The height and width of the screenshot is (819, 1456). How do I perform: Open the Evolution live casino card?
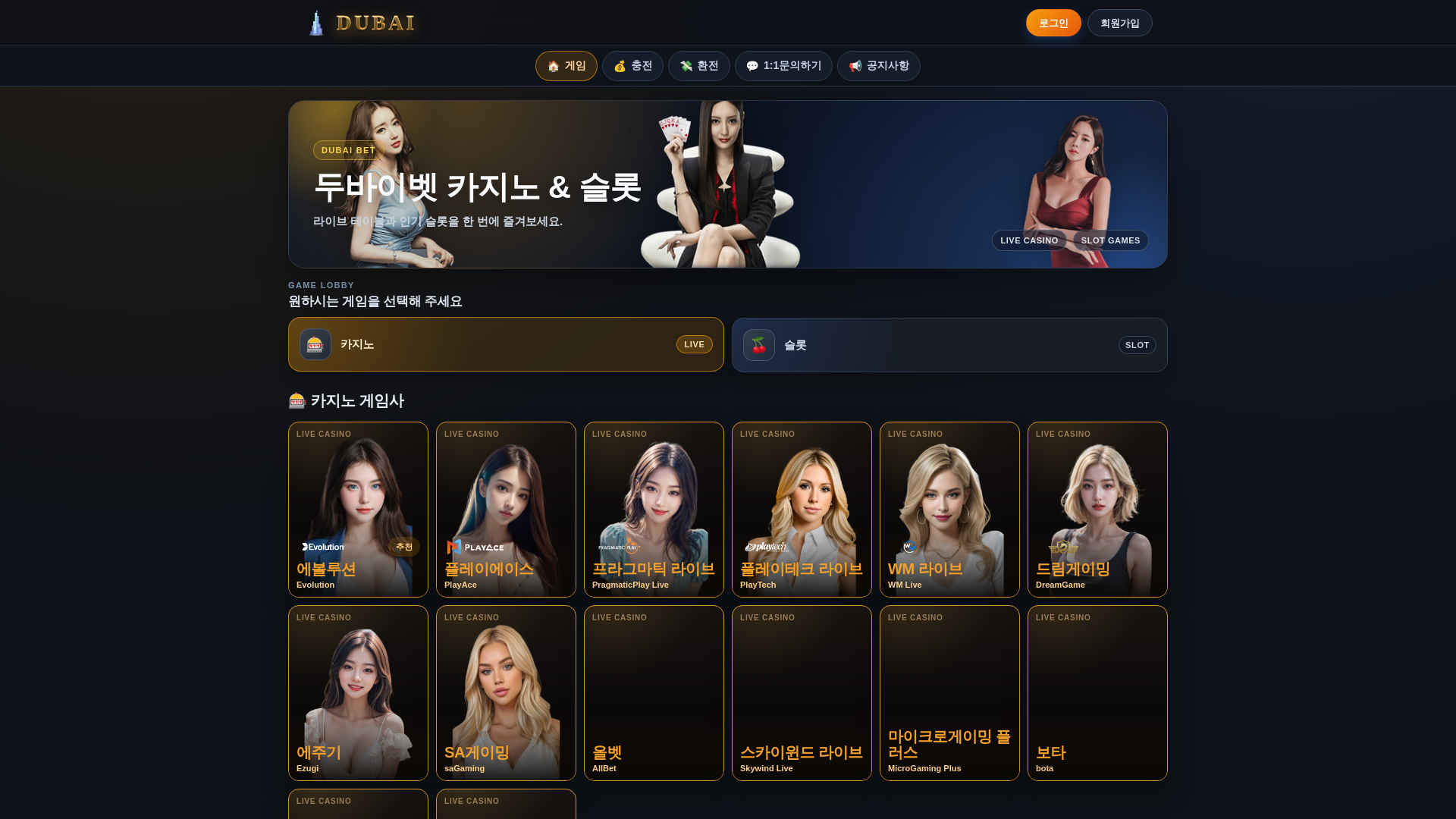358,510
